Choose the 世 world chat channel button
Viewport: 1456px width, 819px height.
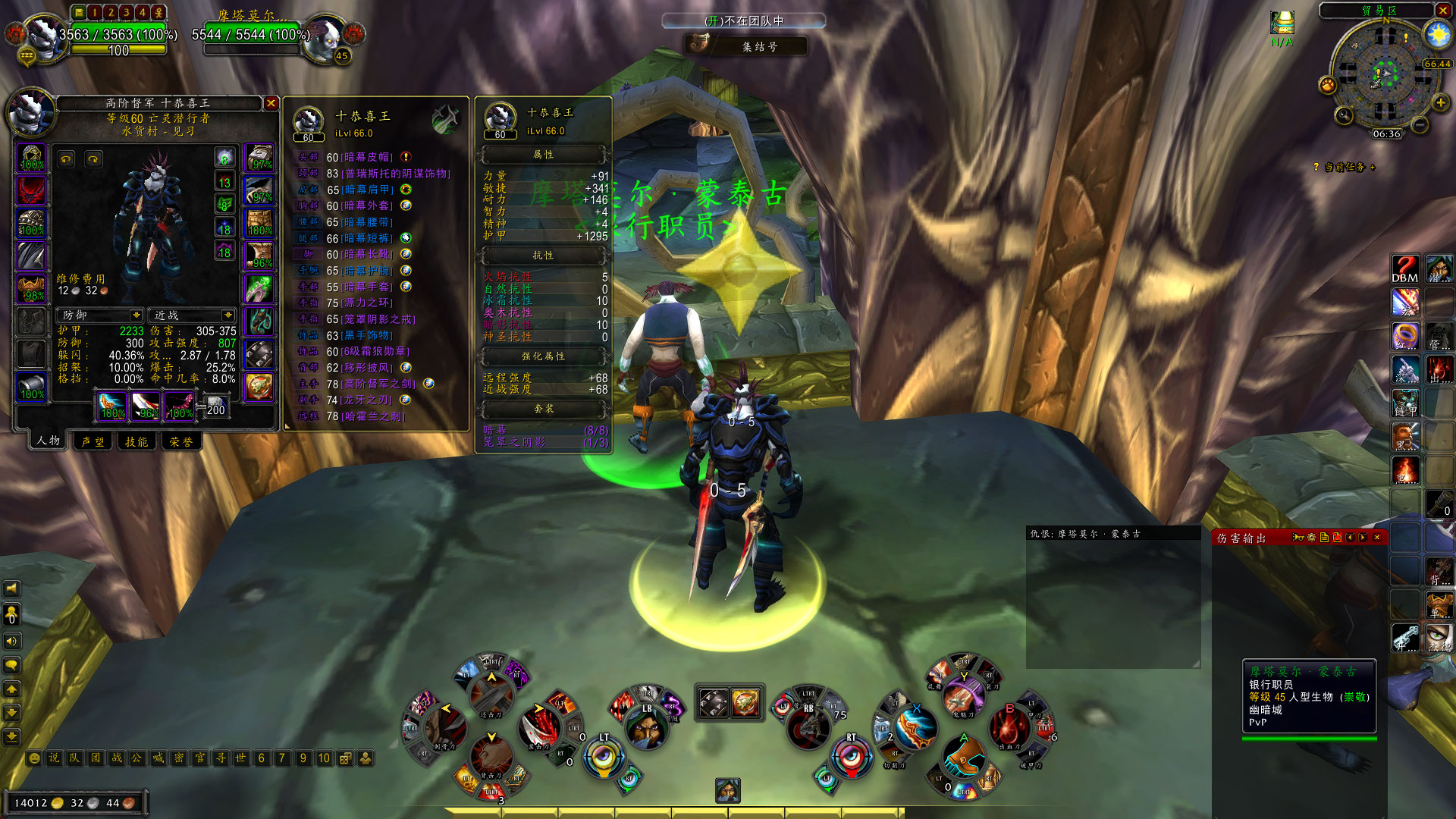coord(240,758)
